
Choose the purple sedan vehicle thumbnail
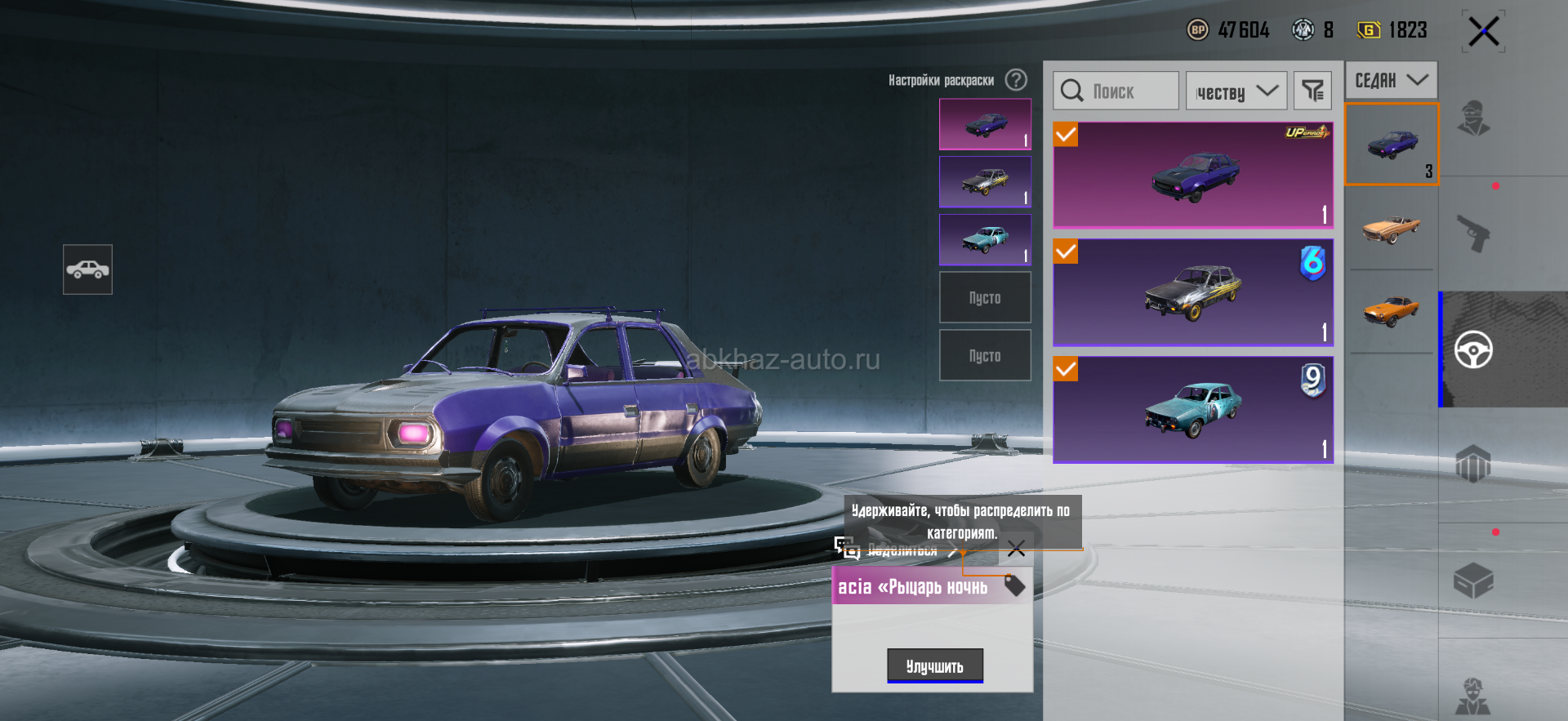pos(1392,145)
